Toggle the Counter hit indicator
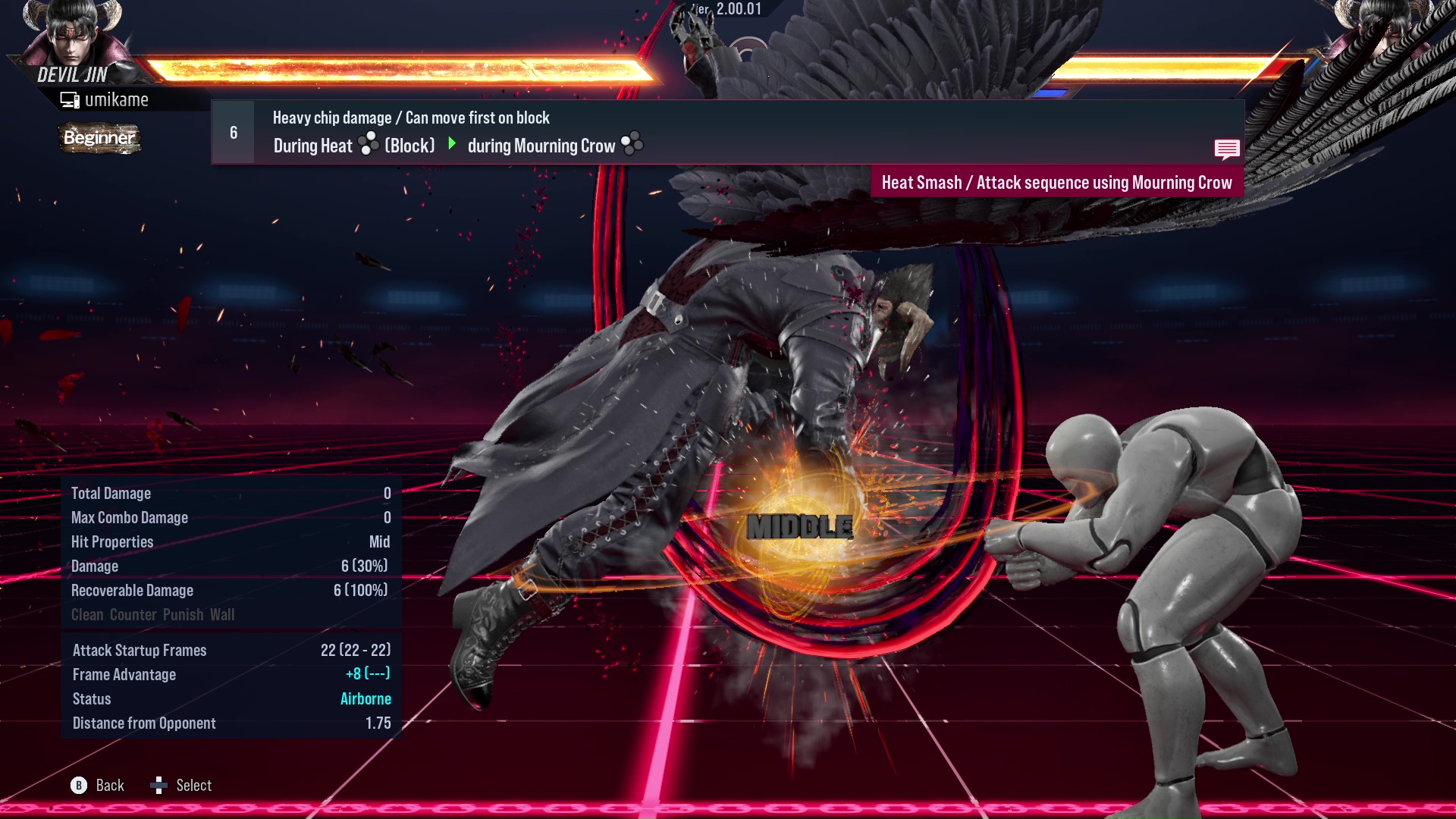This screenshot has width=1456, height=819. (x=132, y=614)
